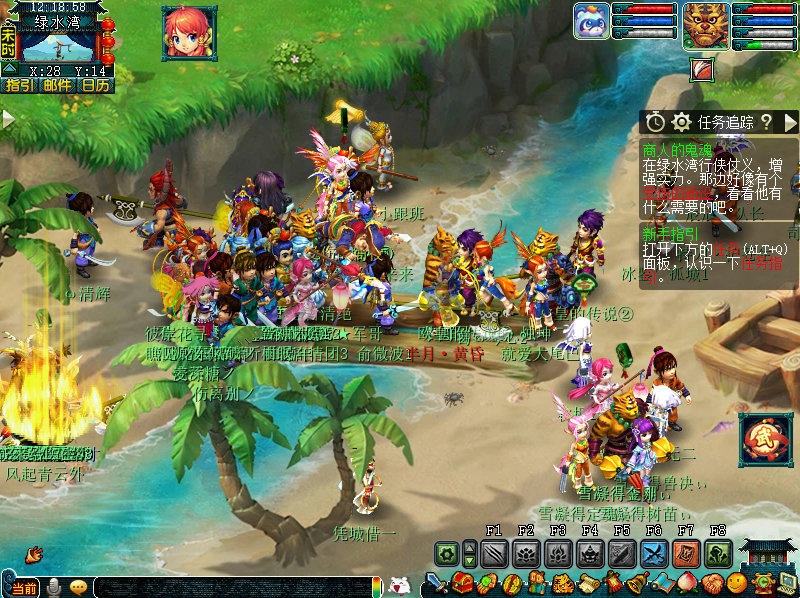Click the gear button beside the skill bar

tap(446, 553)
